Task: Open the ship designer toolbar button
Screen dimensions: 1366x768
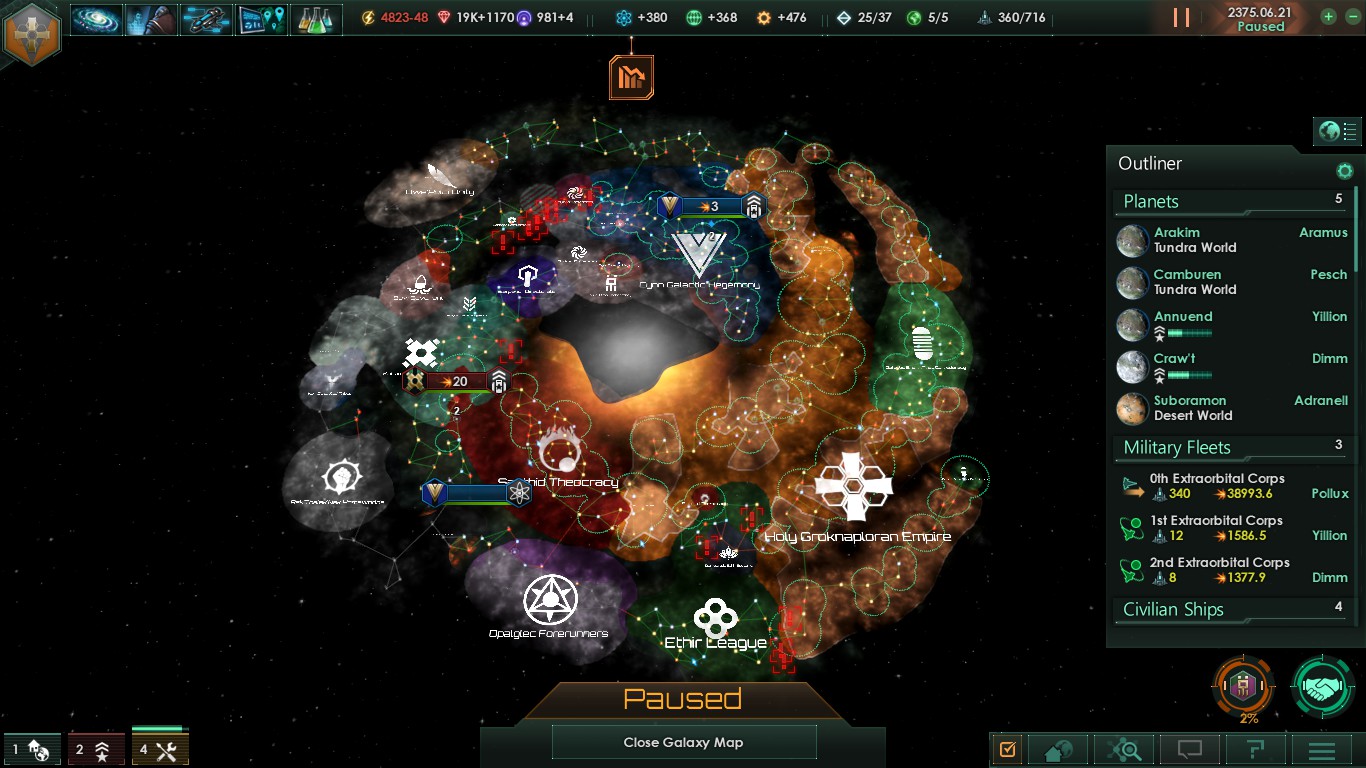Action: (206, 19)
